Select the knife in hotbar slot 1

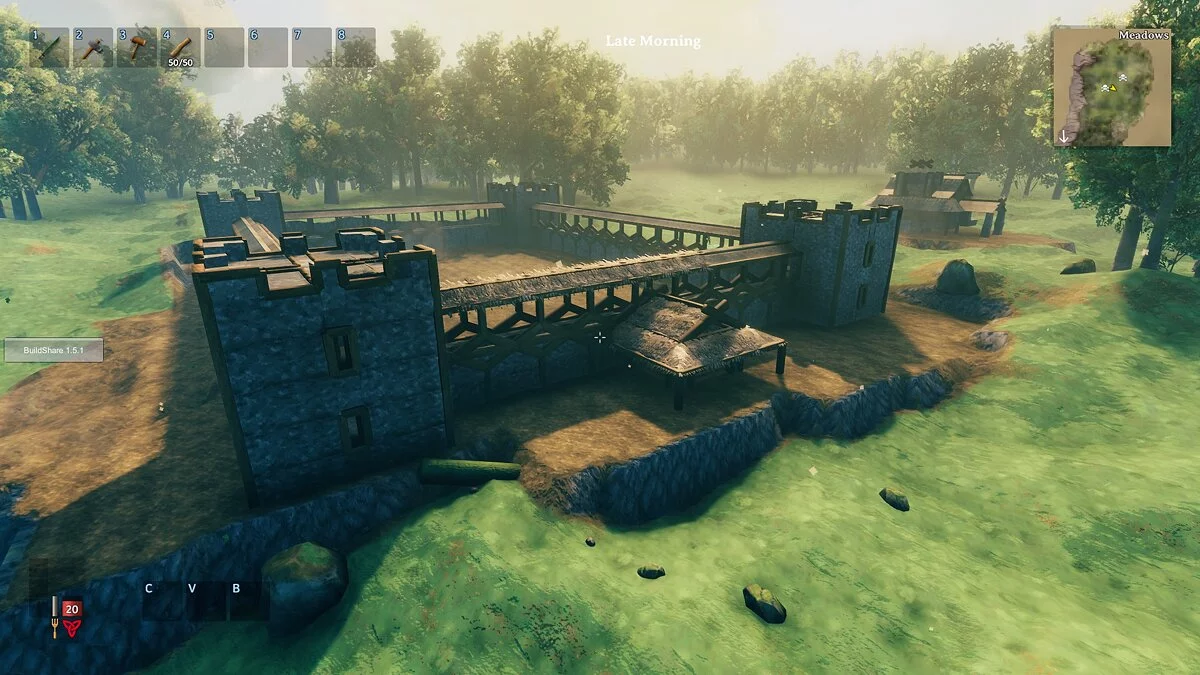50,47
